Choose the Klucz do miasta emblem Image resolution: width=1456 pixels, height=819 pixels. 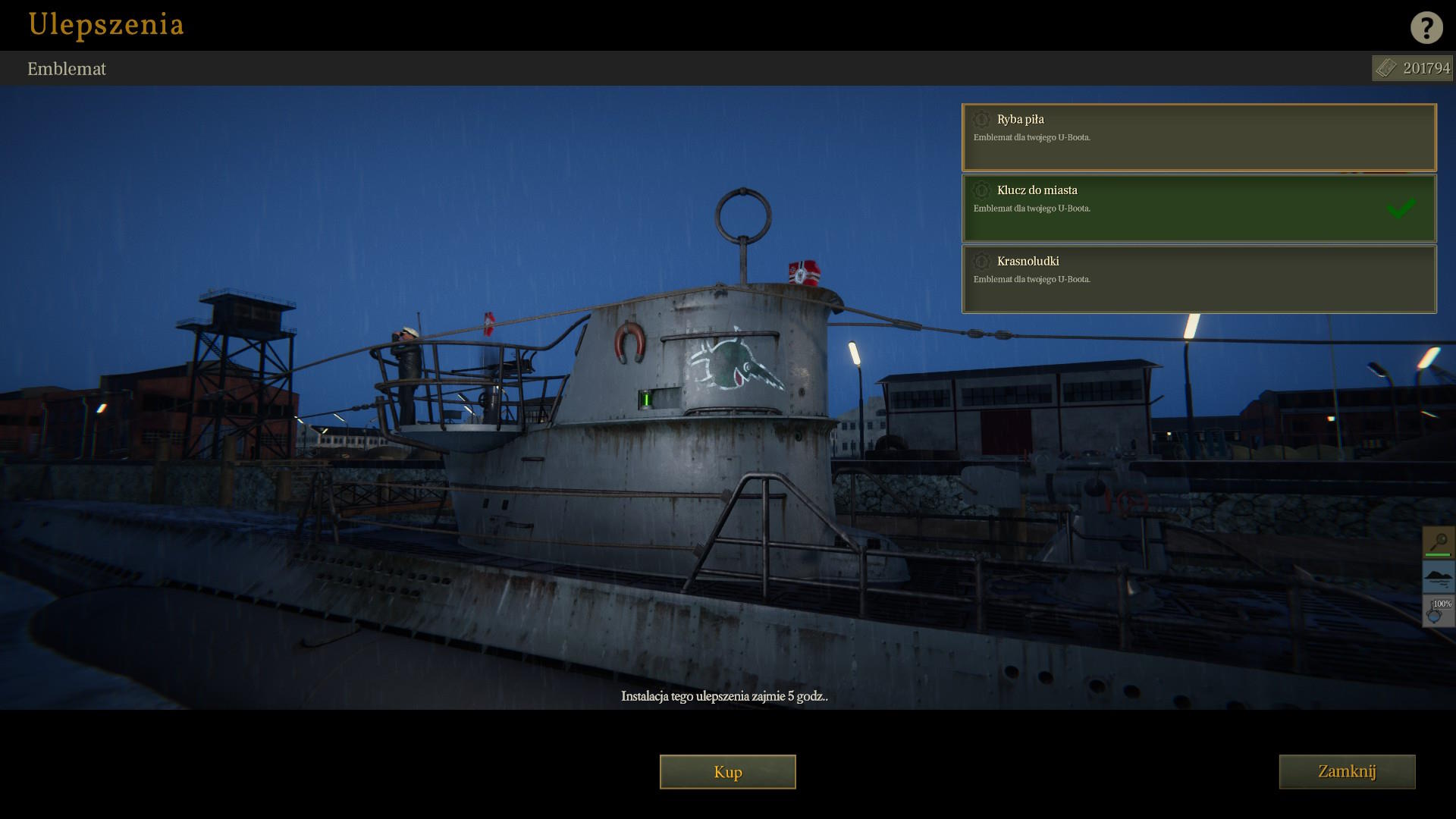click(x=1198, y=209)
